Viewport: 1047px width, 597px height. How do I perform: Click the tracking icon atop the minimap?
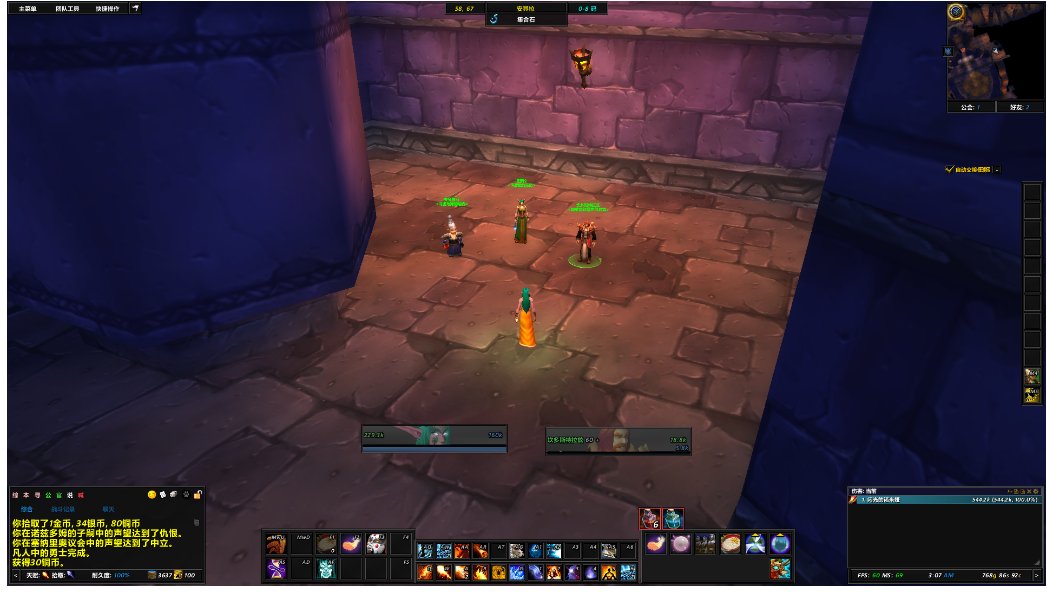tap(957, 12)
